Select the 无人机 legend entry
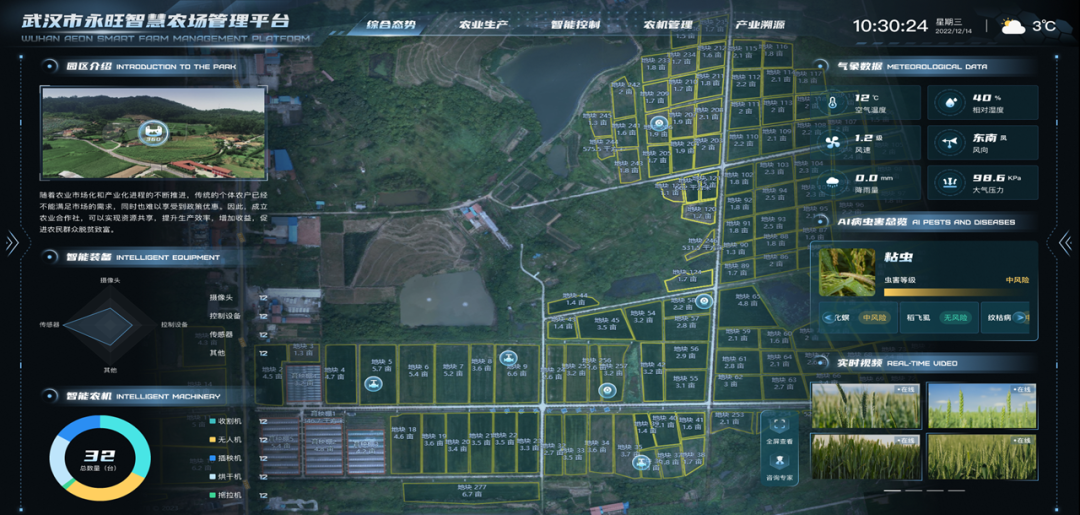The image size is (1080, 515). pos(228,439)
